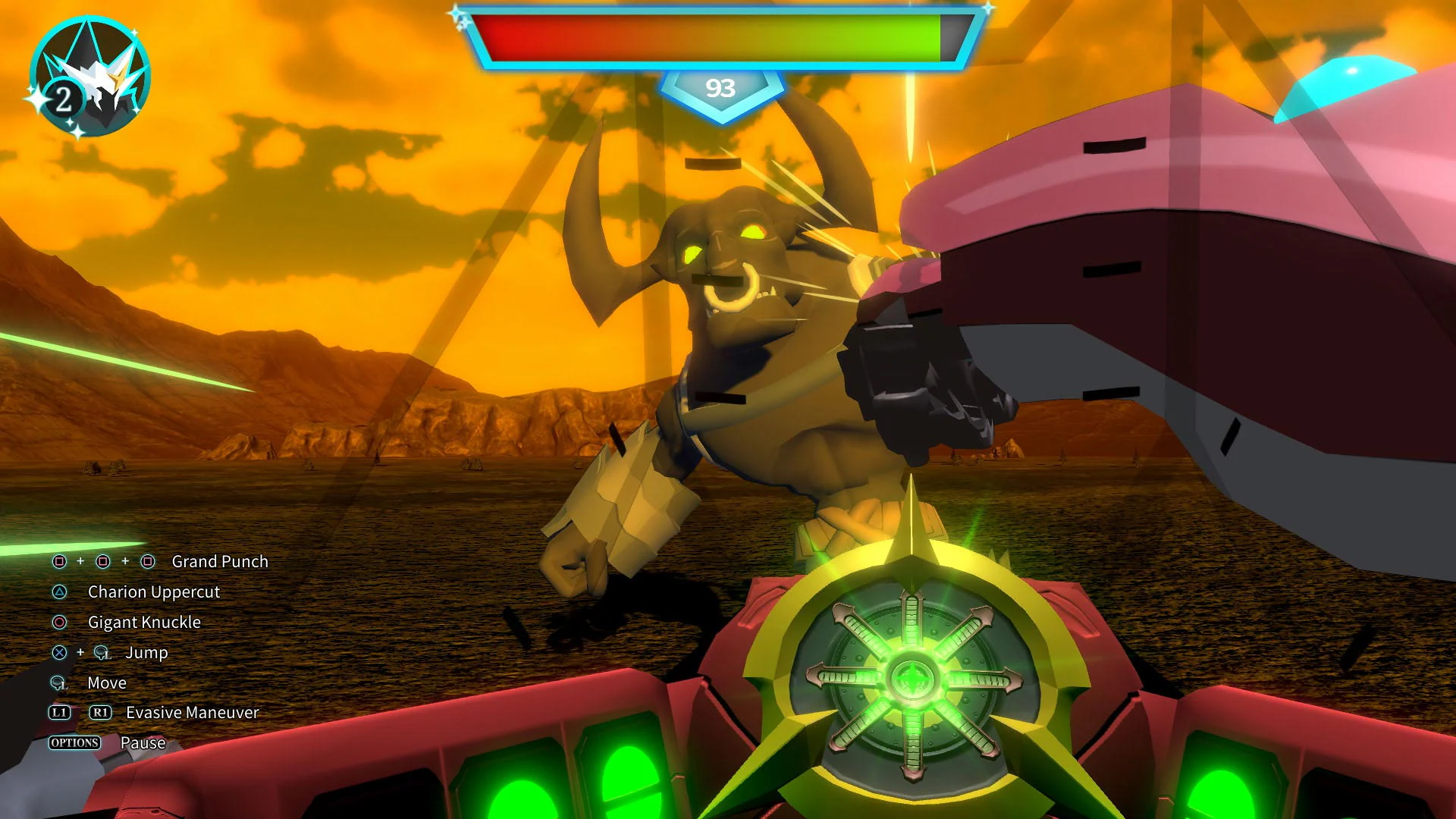Select the Evasive Maneuver label text

click(x=191, y=712)
